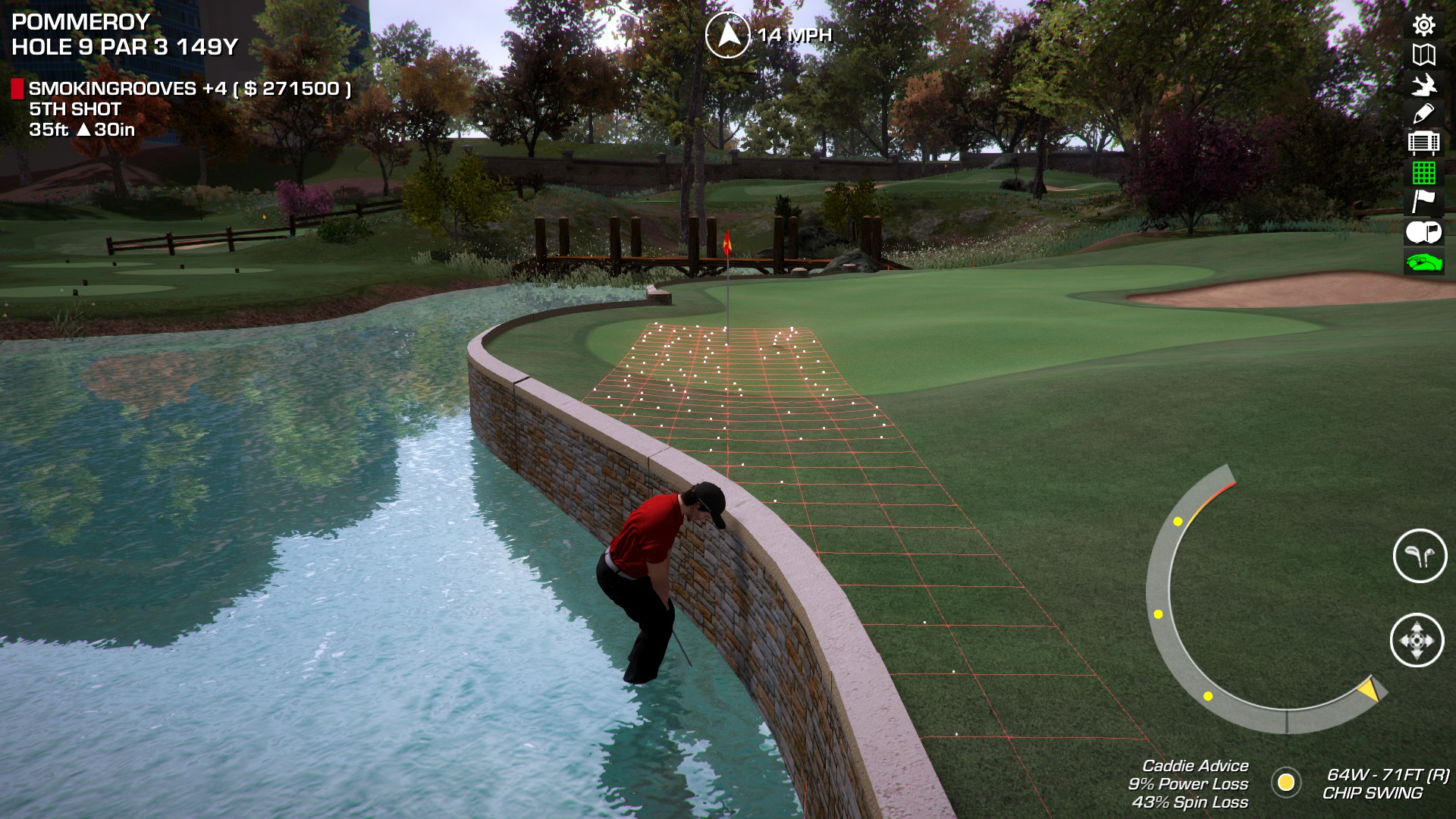Activate the bird flyover view icon
The width and height of the screenshot is (1456, 819).
pos(1423,84)
